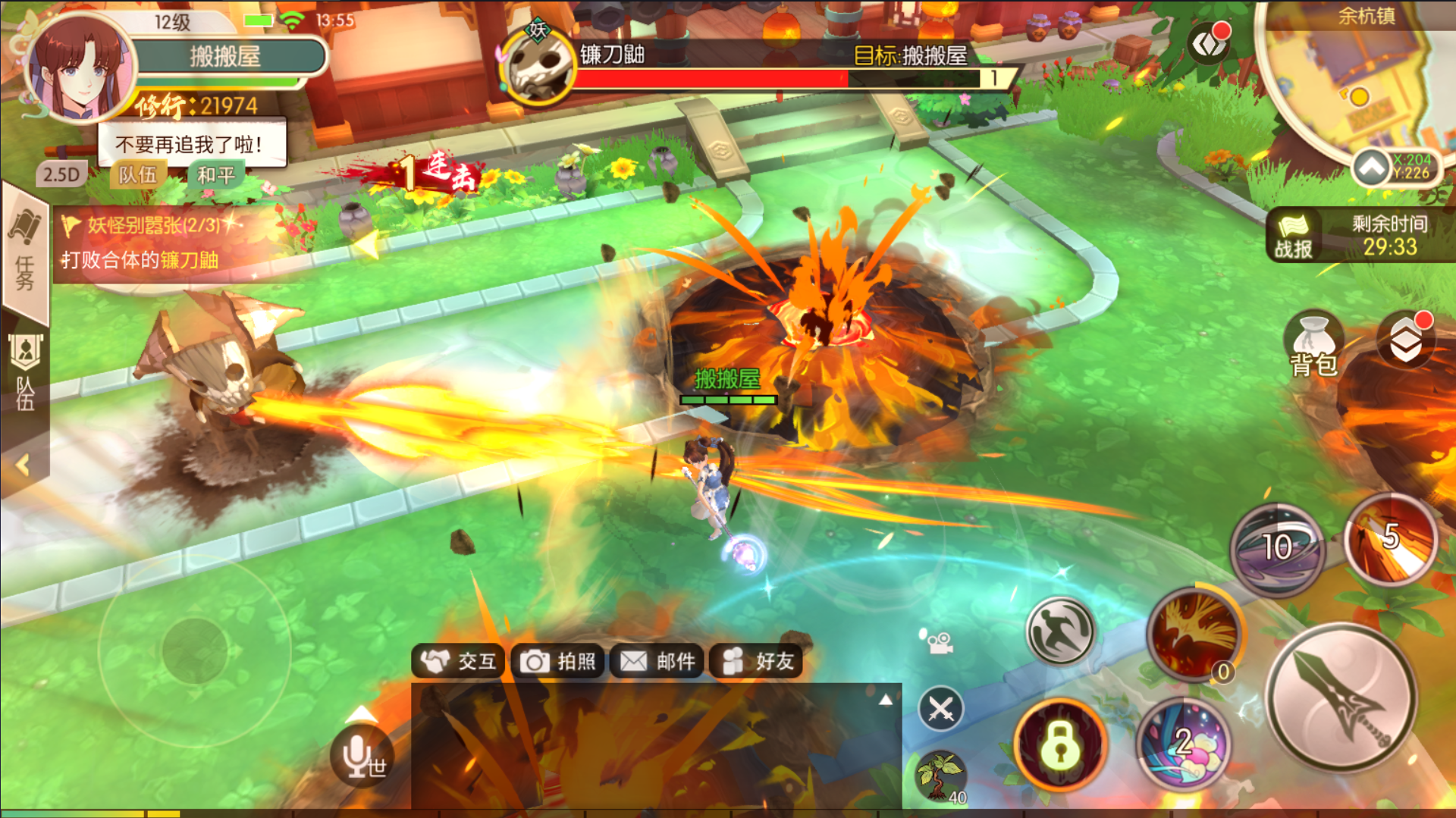
Task: Collapse the minimap with the up-arrow button
Action: pos(1371,168)
